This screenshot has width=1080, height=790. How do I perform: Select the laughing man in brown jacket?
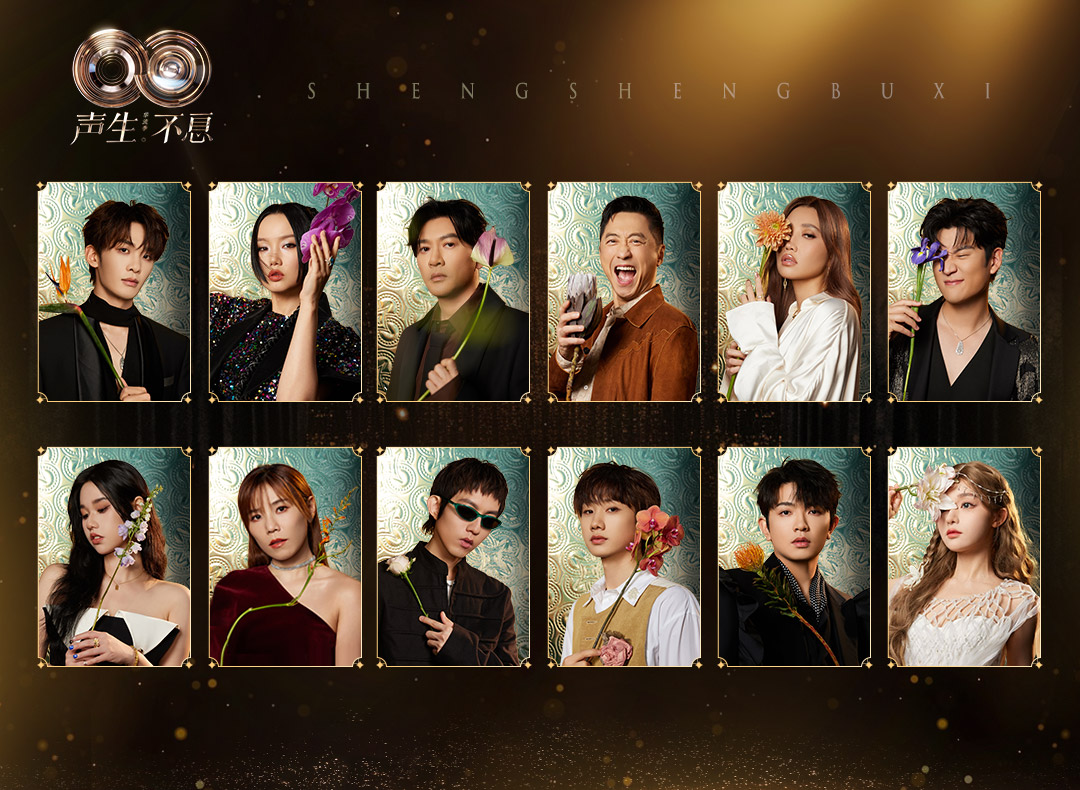point(624,292)
